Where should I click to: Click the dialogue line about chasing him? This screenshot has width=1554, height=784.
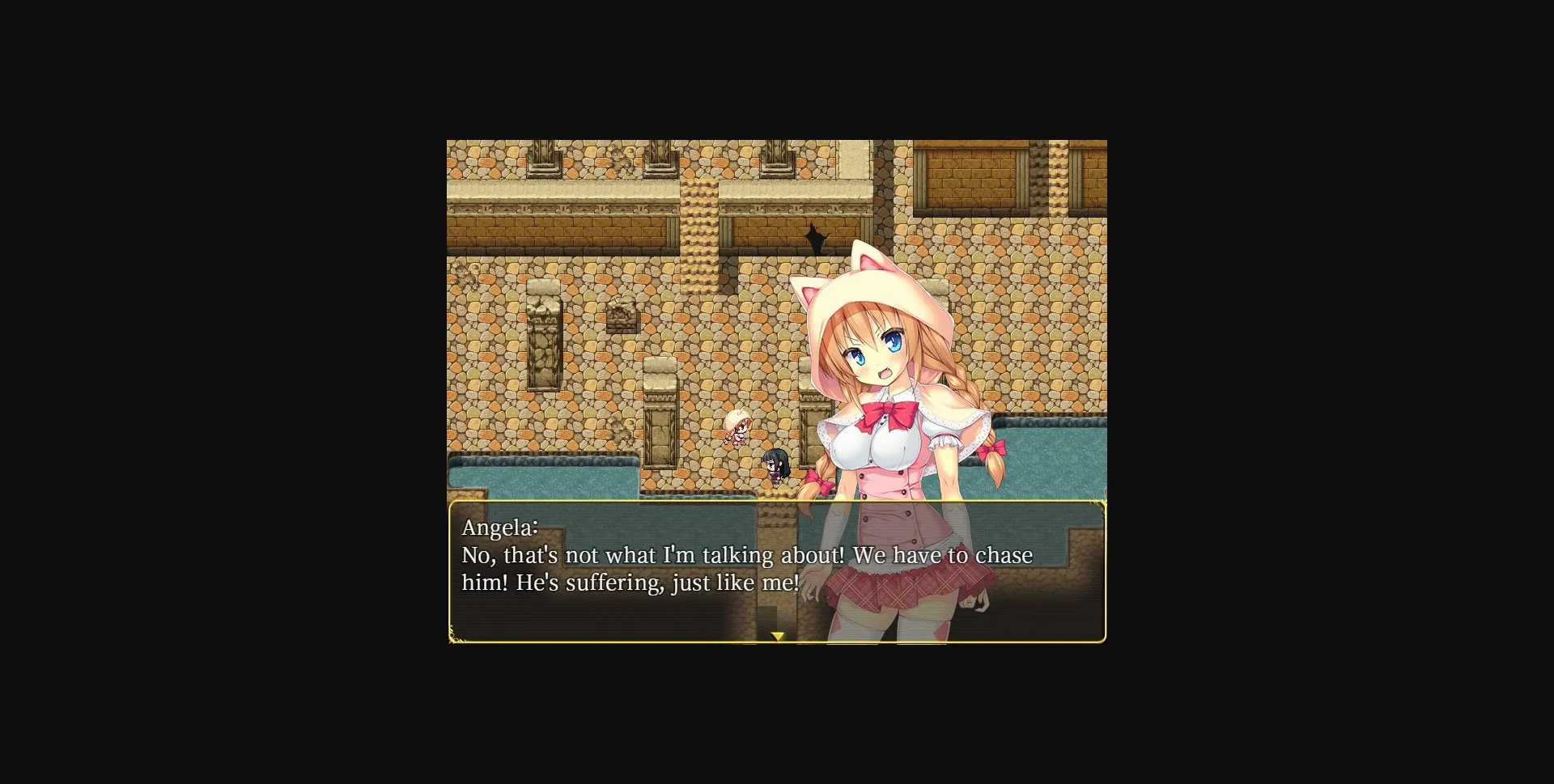tap(745, 556)
